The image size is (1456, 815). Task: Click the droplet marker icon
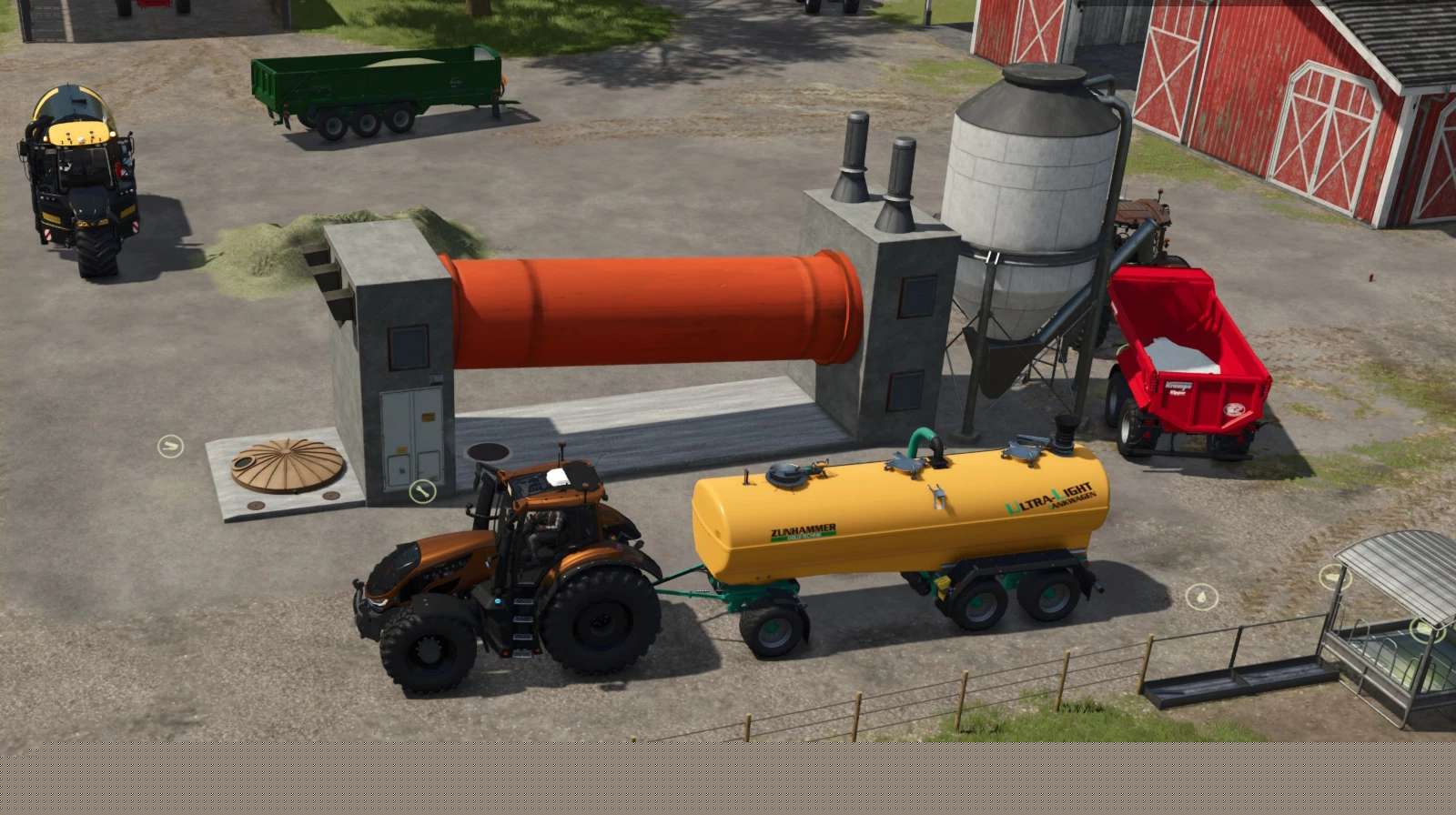pyautogui.click(x=1201, y=597)
